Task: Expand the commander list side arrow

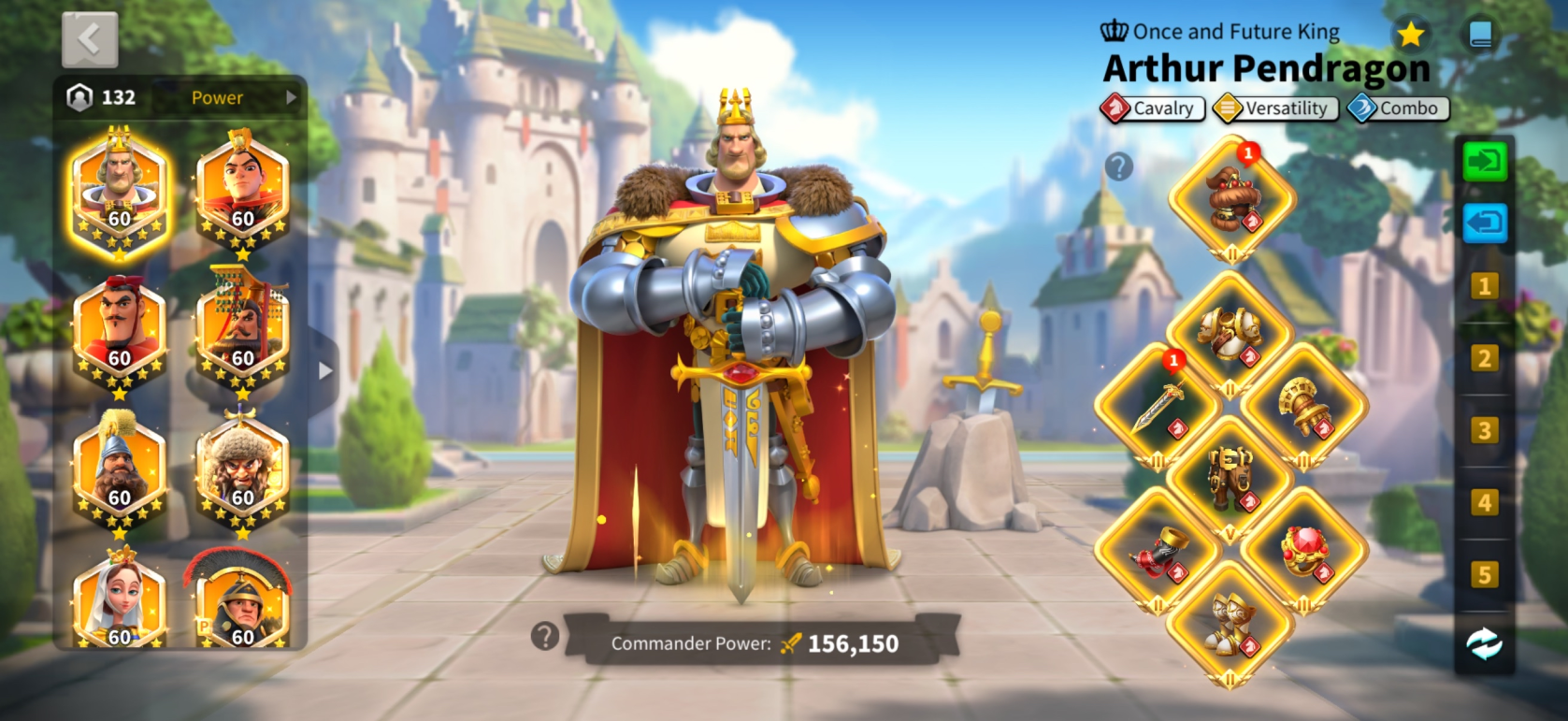Action: pos(324,371)
